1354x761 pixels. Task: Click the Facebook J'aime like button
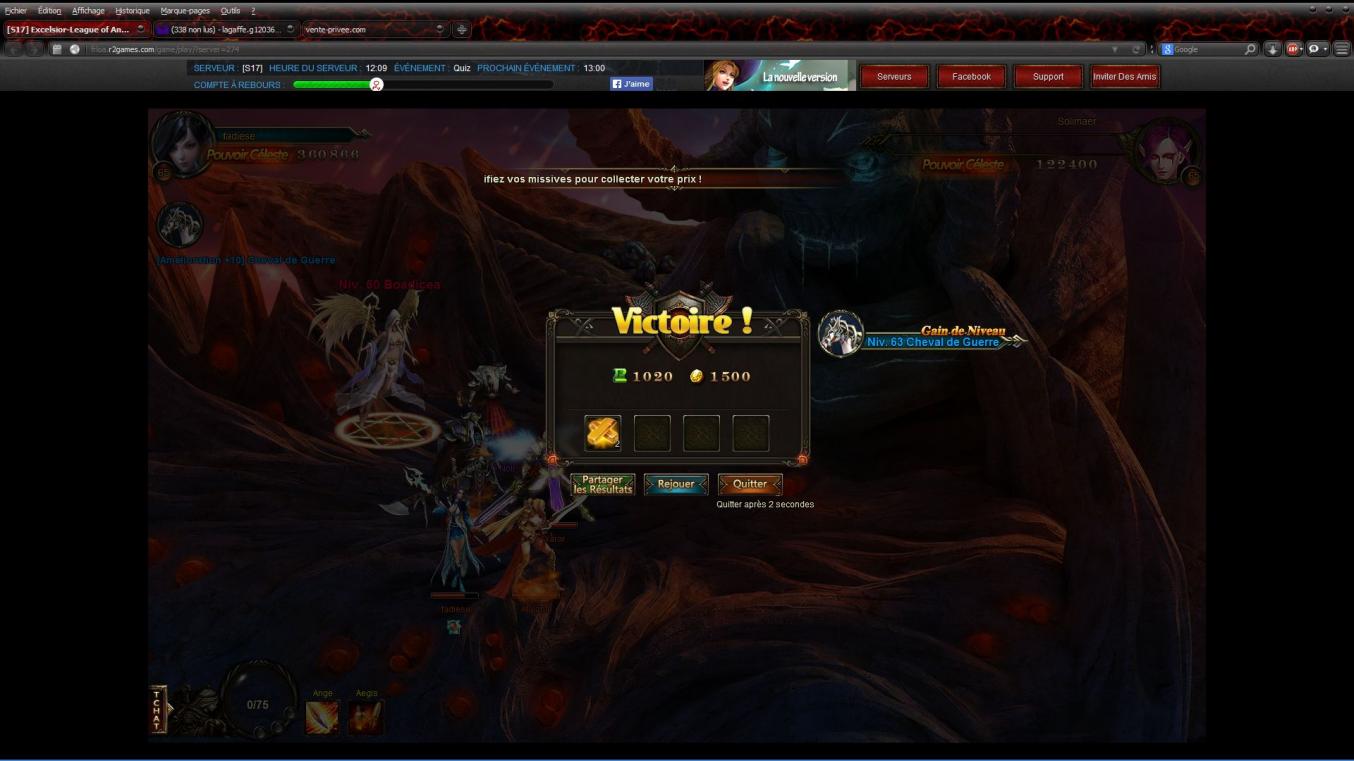pyautogui.click(x=631, y=84)
